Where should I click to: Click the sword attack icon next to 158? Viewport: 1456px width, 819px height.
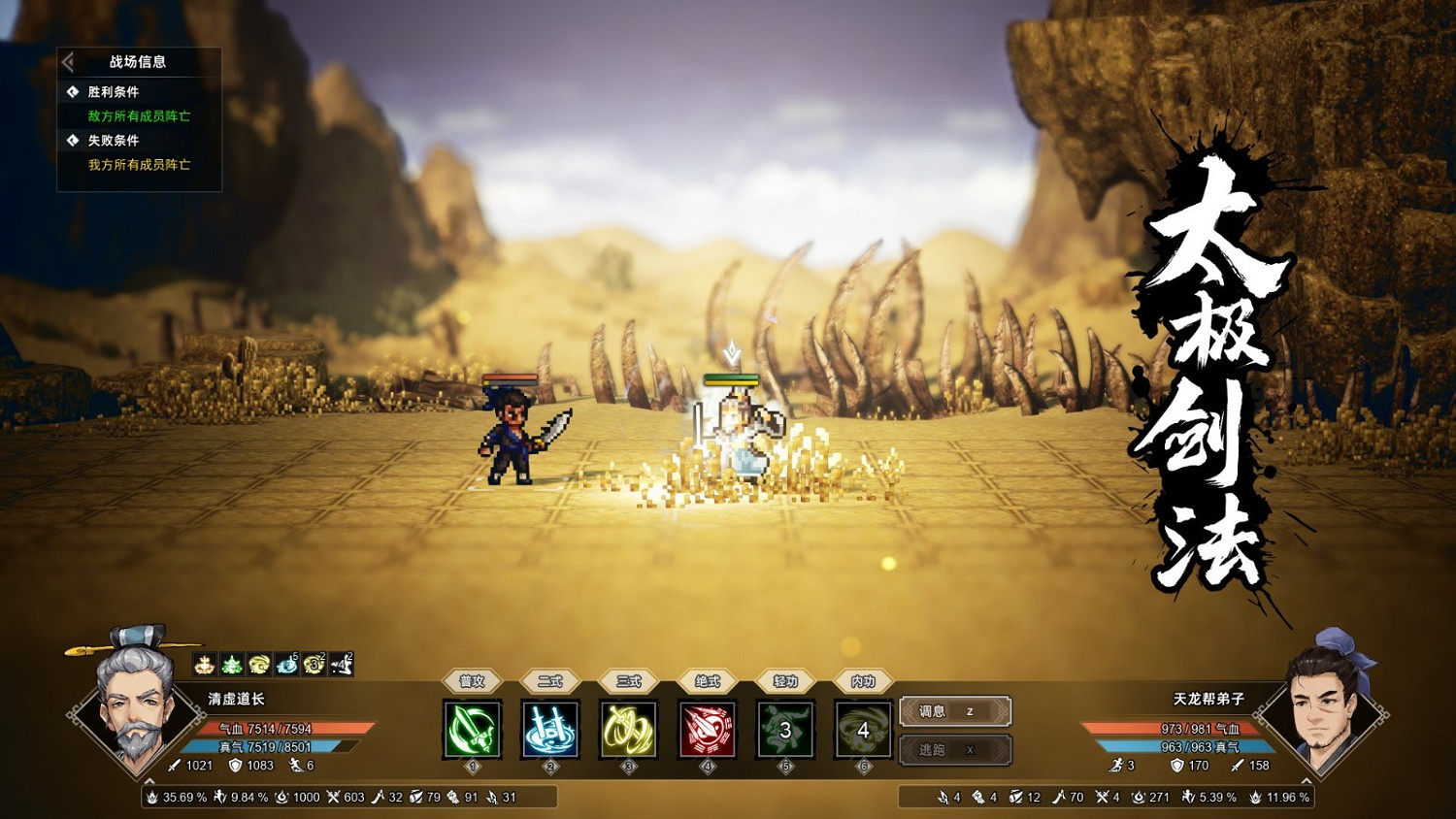point(1236,766)
